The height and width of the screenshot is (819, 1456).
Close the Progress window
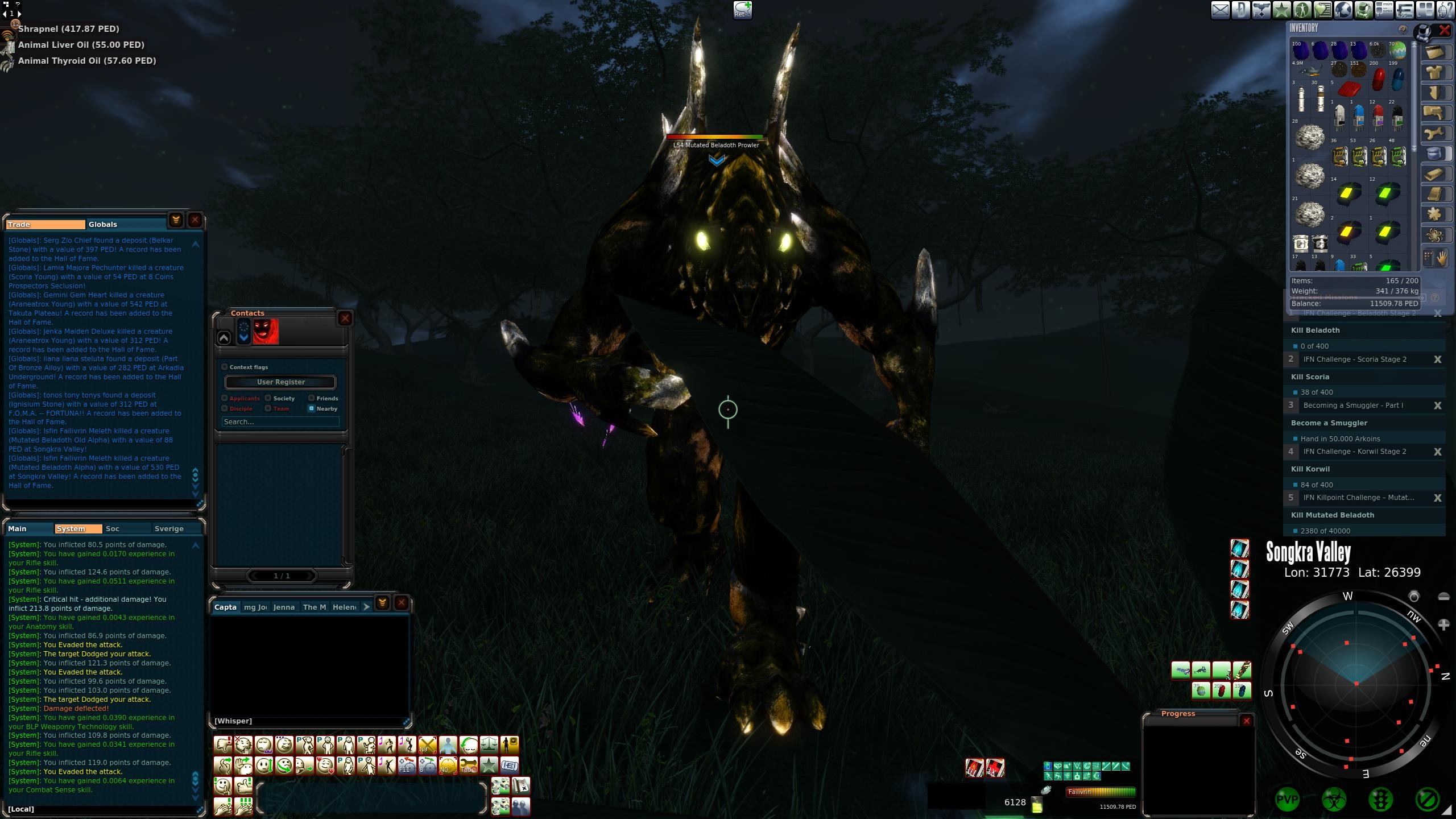tap(1246, 721)
